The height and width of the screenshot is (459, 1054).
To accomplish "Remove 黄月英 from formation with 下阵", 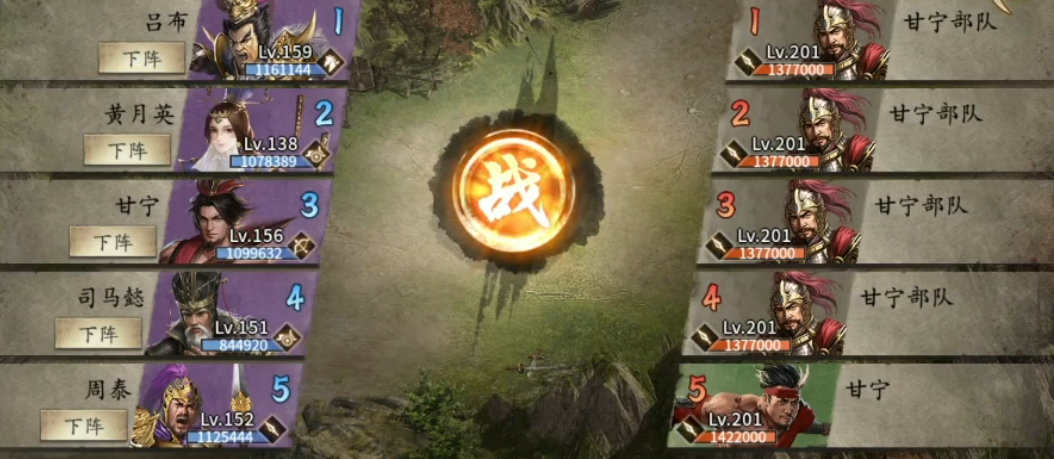I will (x=127, y=150).
